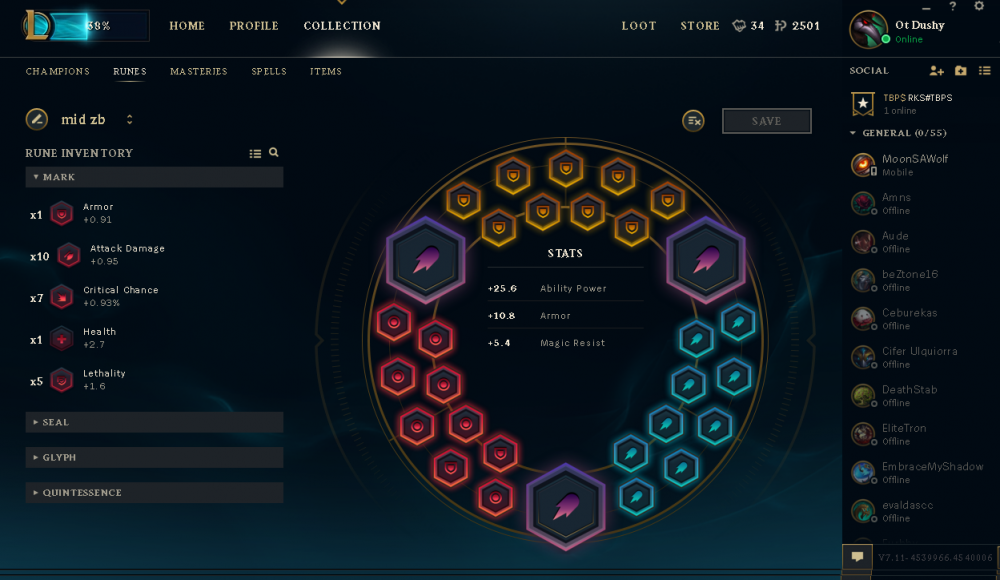Visit the Store

coord(700,26)
